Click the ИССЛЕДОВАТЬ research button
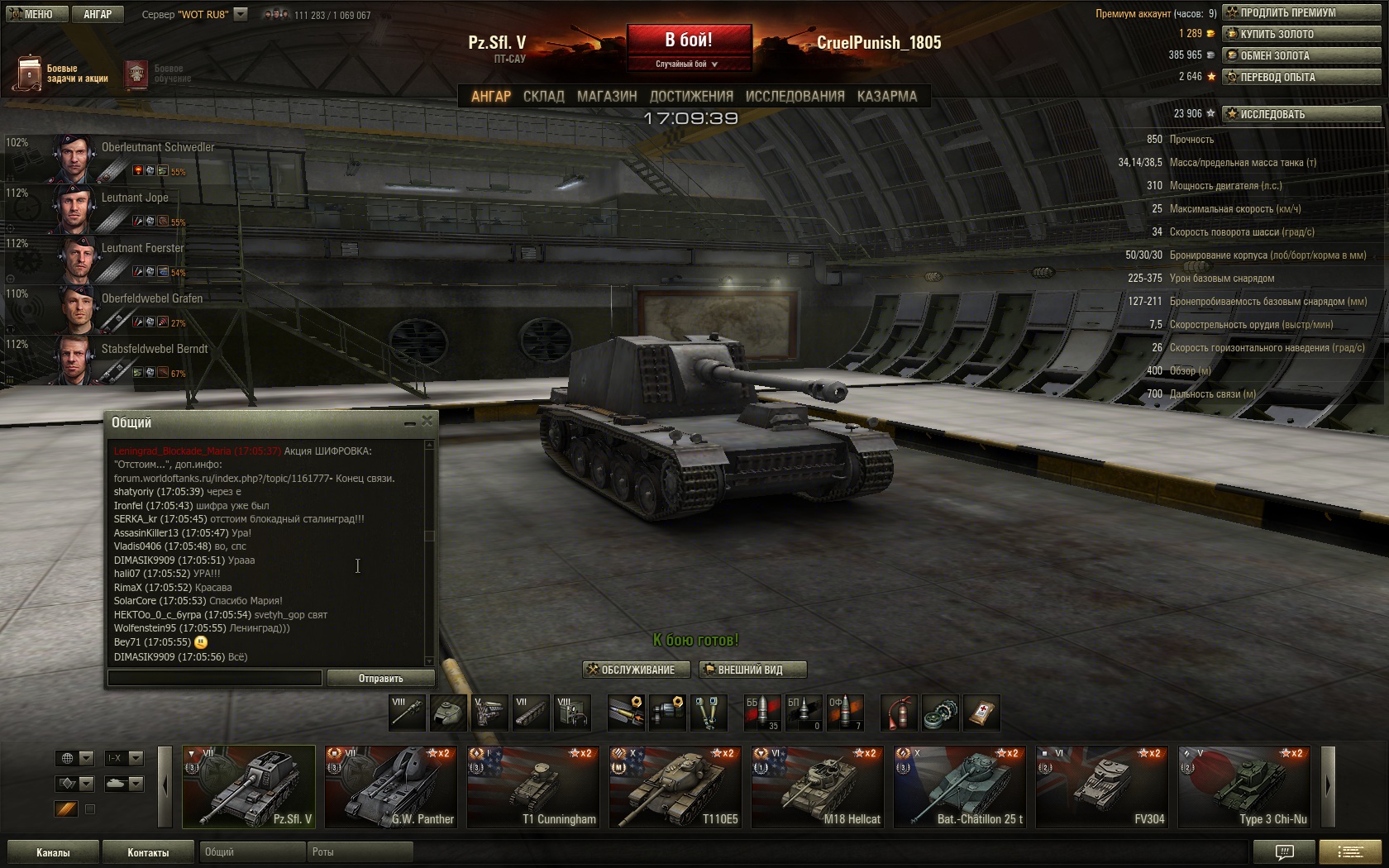The image size is (1389, 868). [x=1301, y=114]
